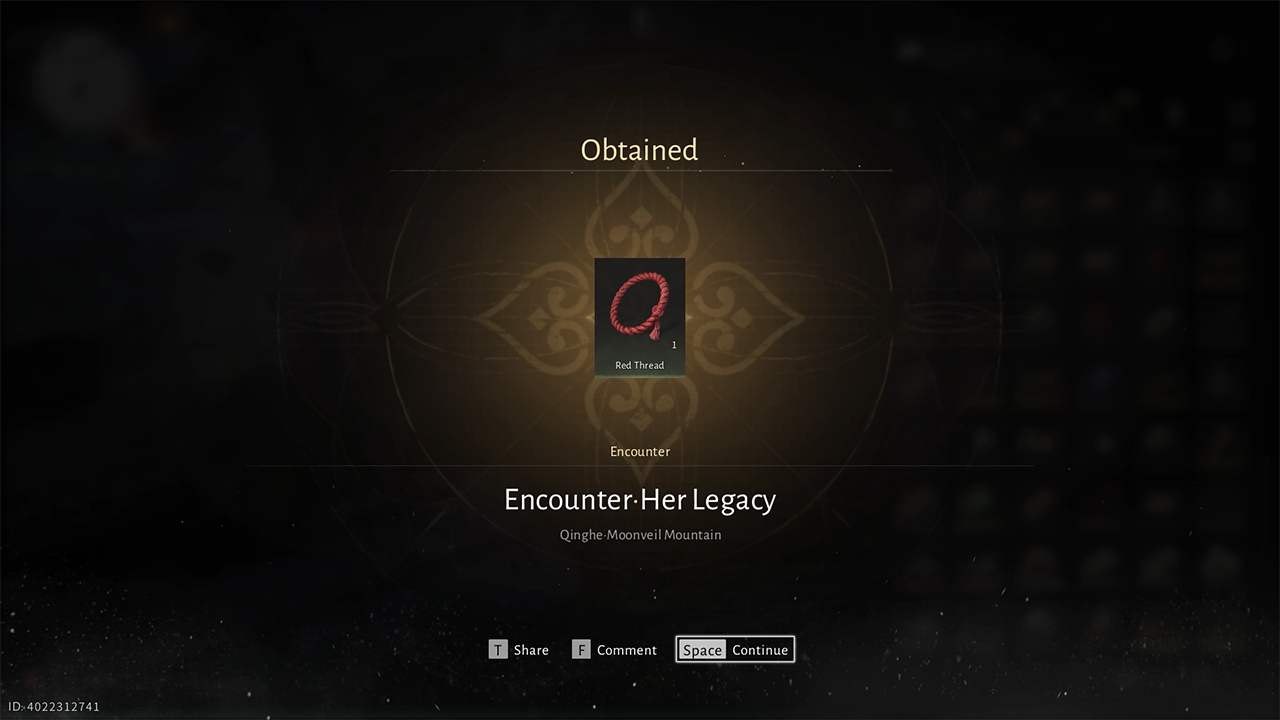1280x720 pixels.
Task: Click the Red Thread quantity number
Action: click(674, 344)
